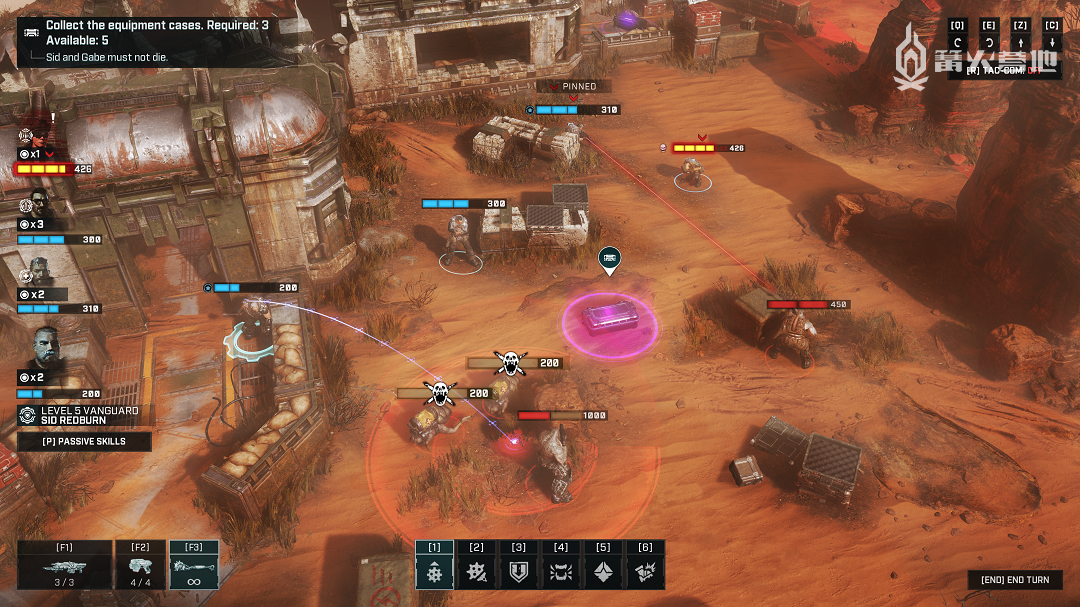Image resolution: width=1080 pixels, height=607 pixels.
Task: Open the Passive Skills panel
Action: click(x=84, y=441)
